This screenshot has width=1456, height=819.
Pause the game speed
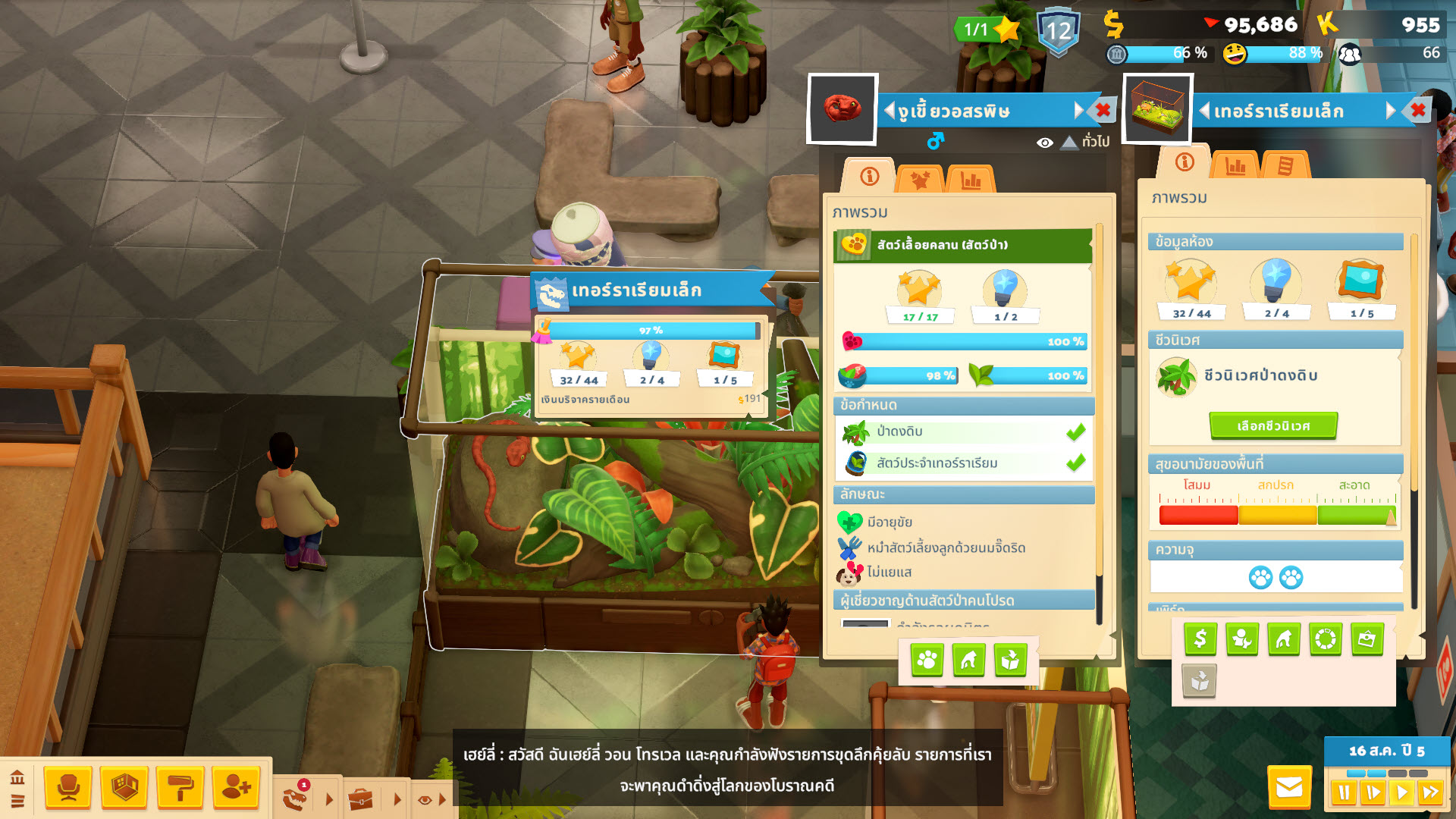[1345, 792]
